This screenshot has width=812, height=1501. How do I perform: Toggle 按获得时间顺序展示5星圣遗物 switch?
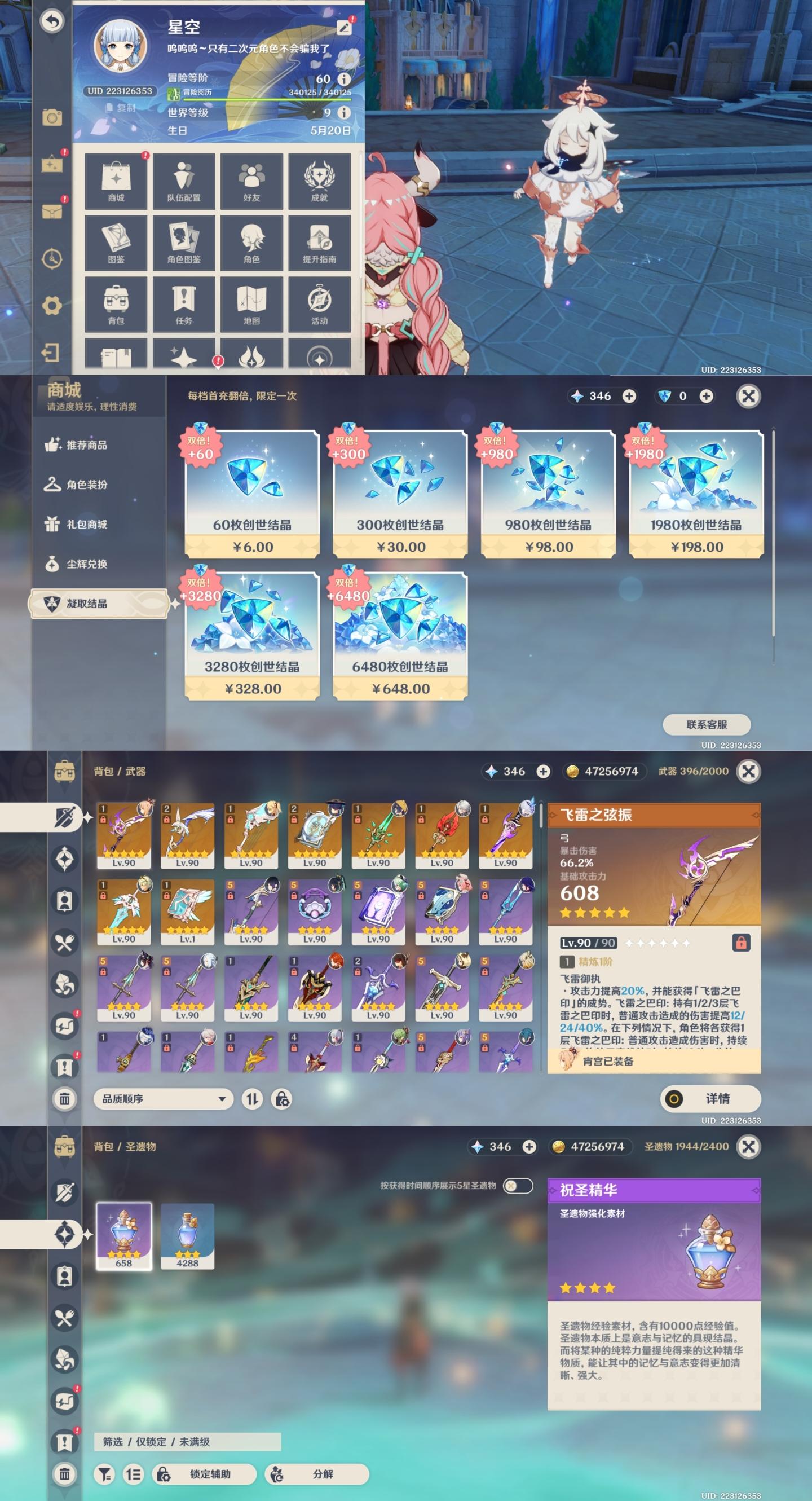517,1186
